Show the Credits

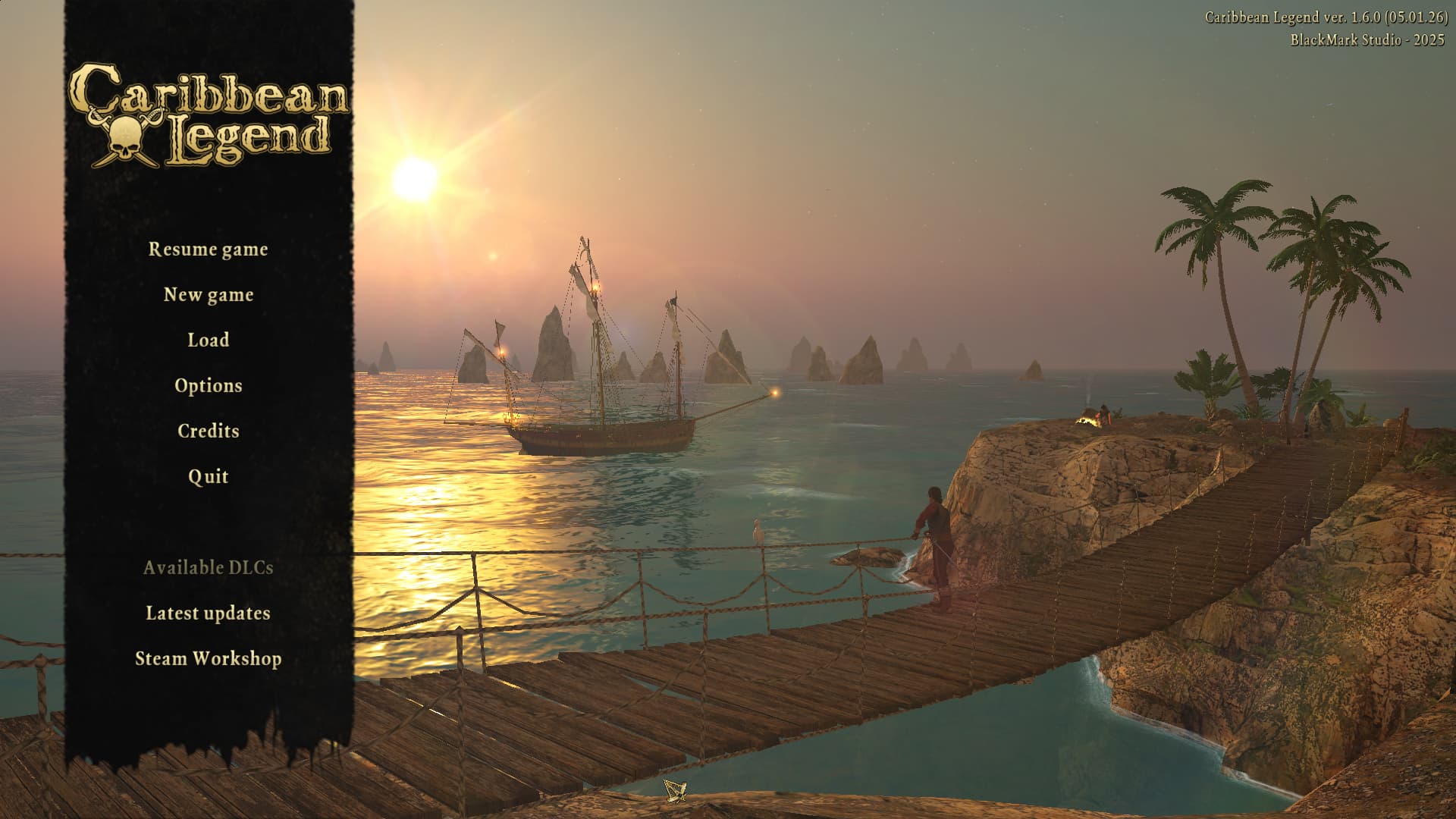click(x=208, y=431)
